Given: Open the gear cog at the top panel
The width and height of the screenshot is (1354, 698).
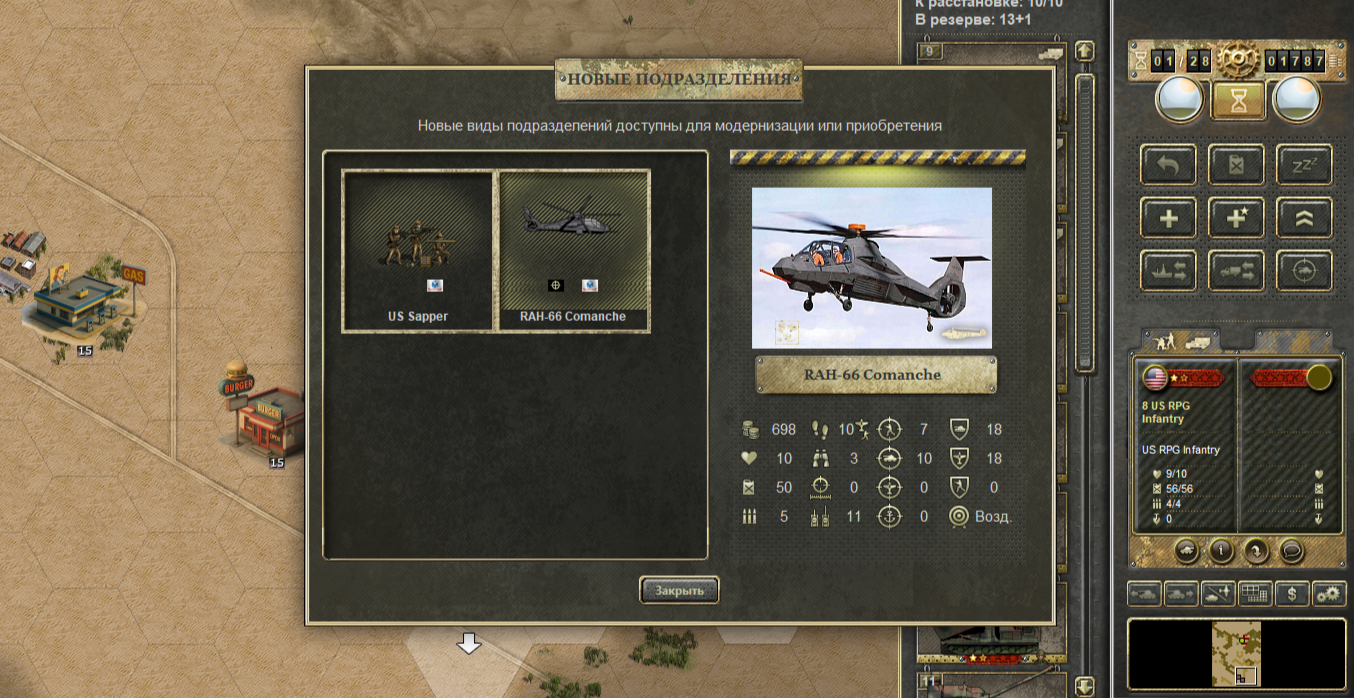Looking at the screenshot, I should (1238, 62).
